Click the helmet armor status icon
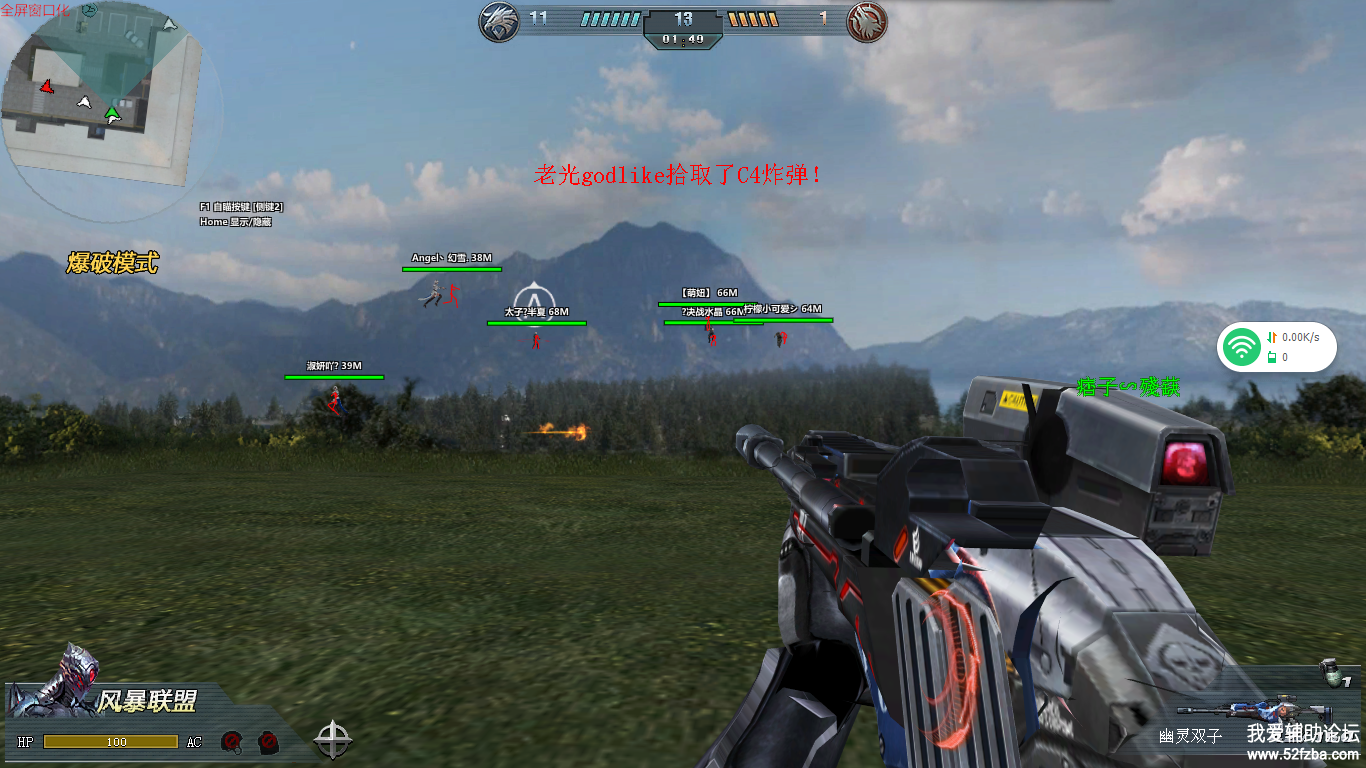This screenshot has width=1366, height=768. (232, 742)
